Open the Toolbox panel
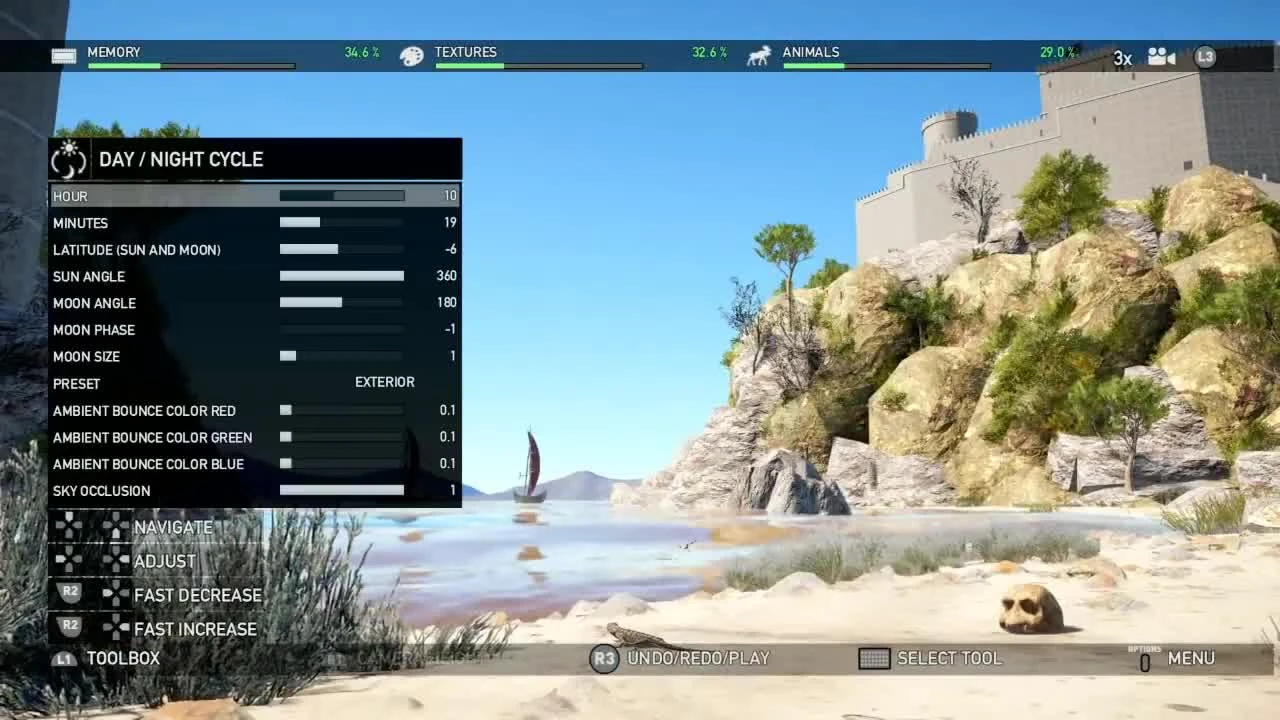Viewport: 1280px width, 720px height. click(x=122, y=658)
